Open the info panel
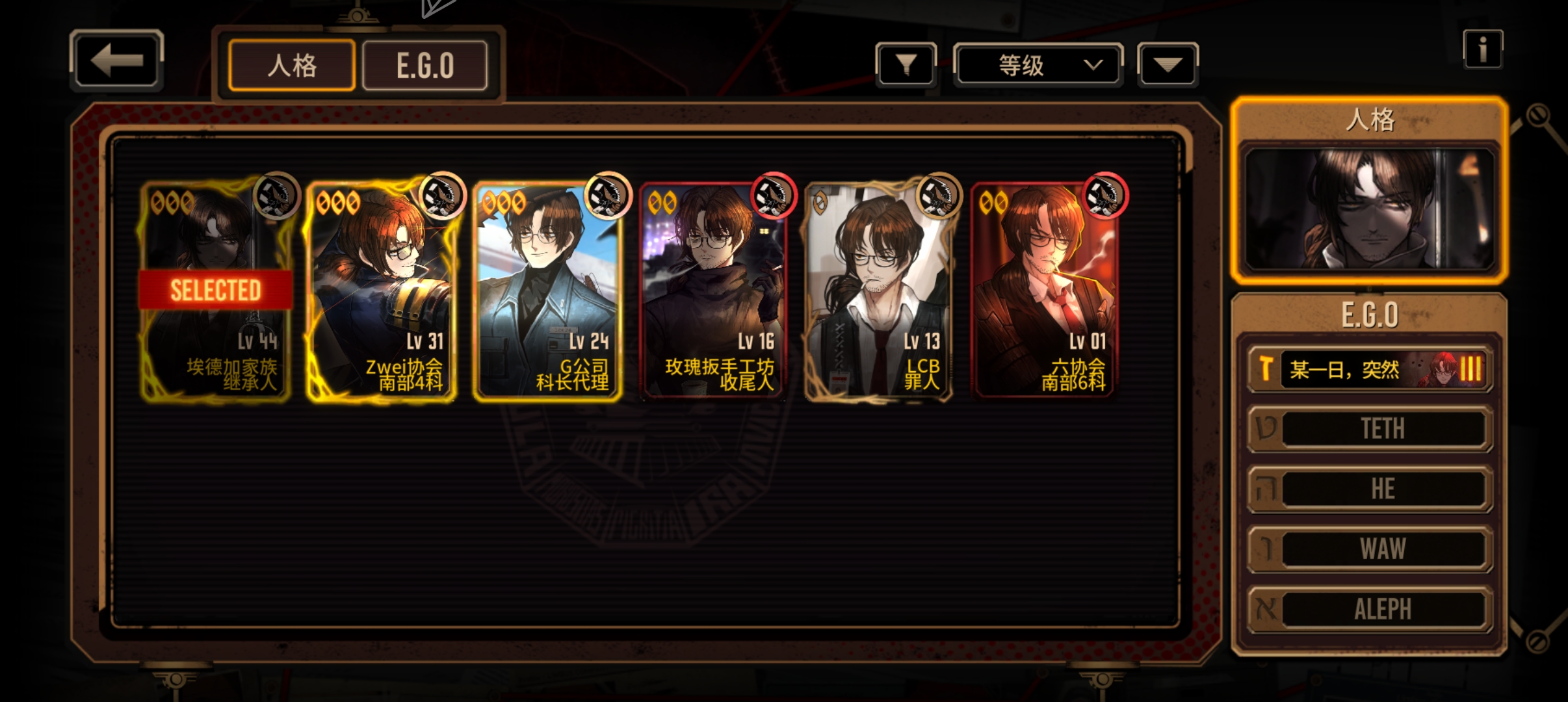Image resolution: width=1568 pixels, height=702 pixels. point(1482,49)
